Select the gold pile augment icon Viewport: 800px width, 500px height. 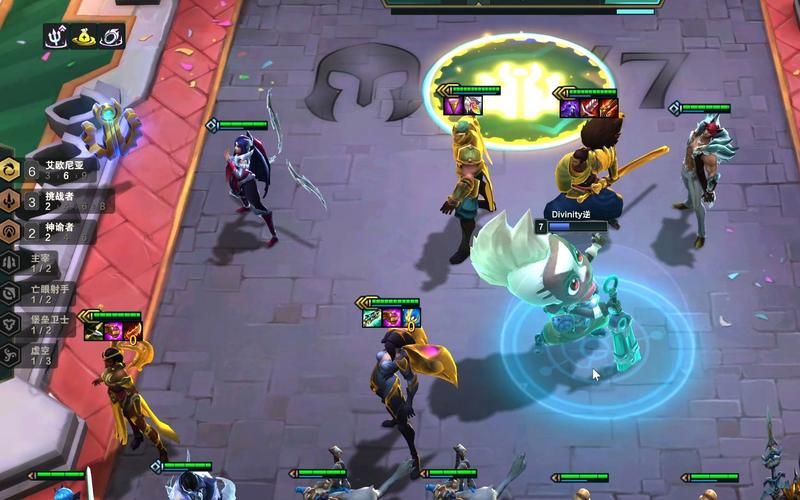click(x=83, y=37)
